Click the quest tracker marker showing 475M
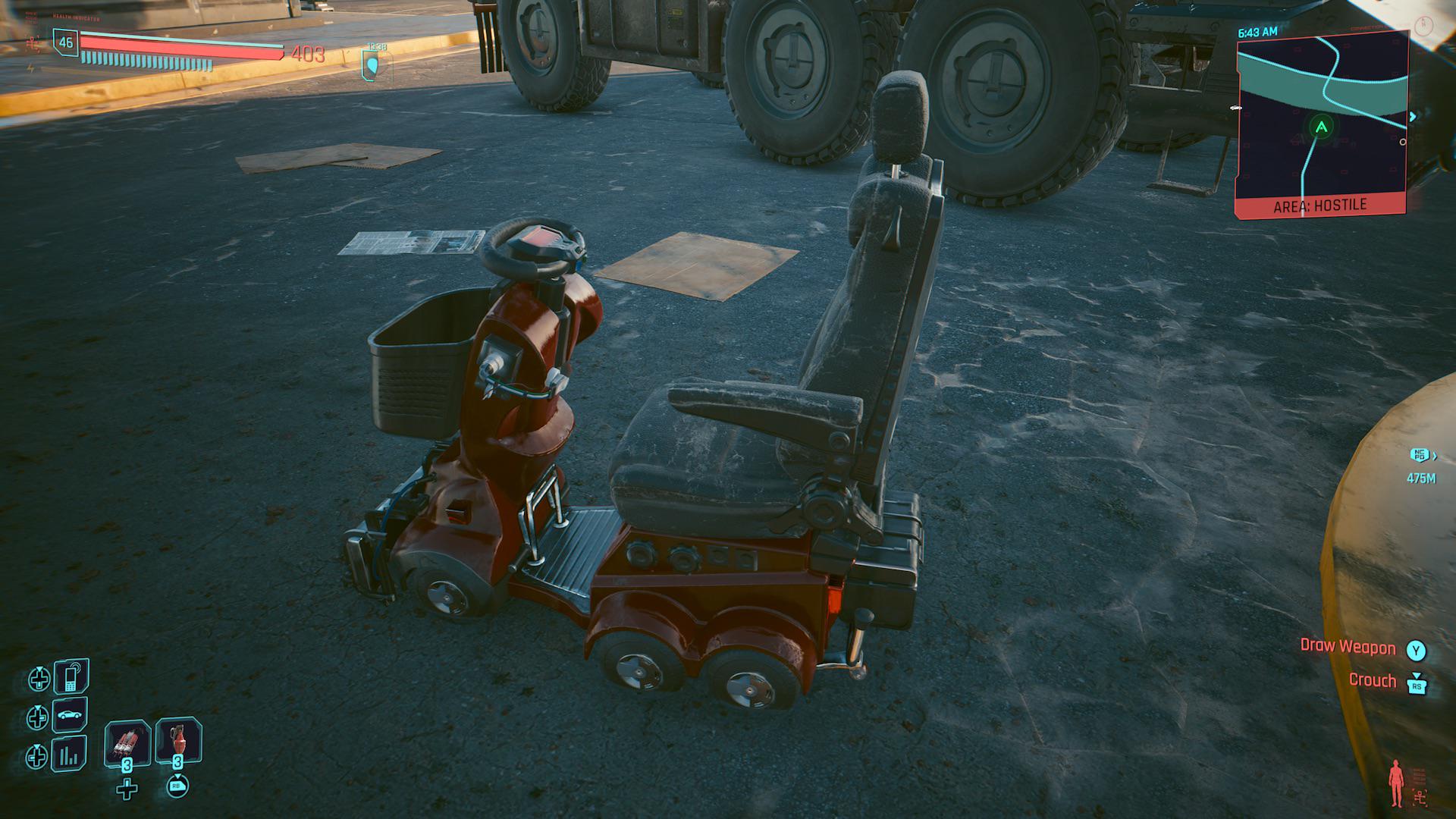Image resolution: width=1456 pixels, height=819 pixels. coord(1420,456)
